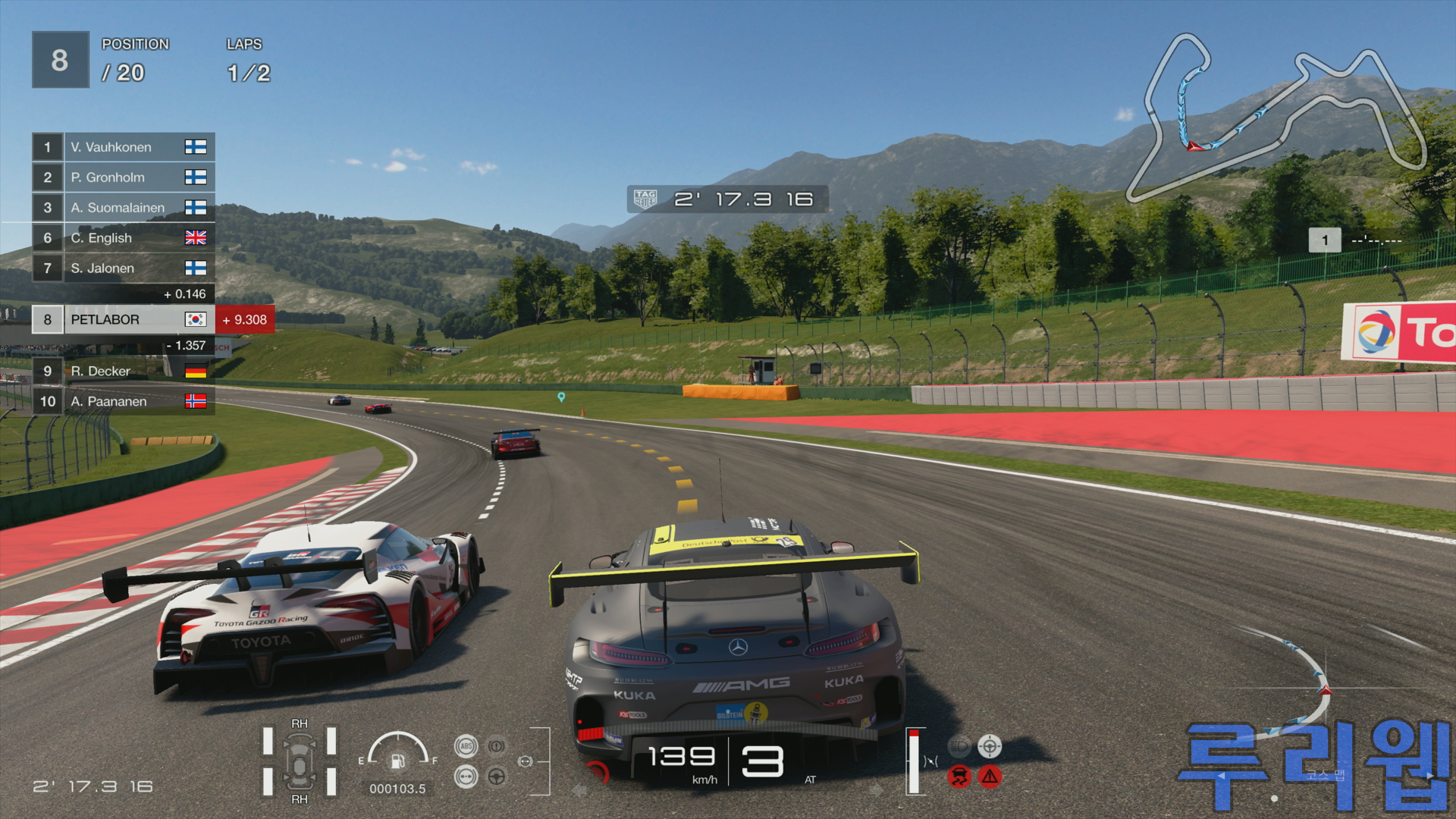
Task: Select C. English's leaderboard entry
Action: [124, 238]
